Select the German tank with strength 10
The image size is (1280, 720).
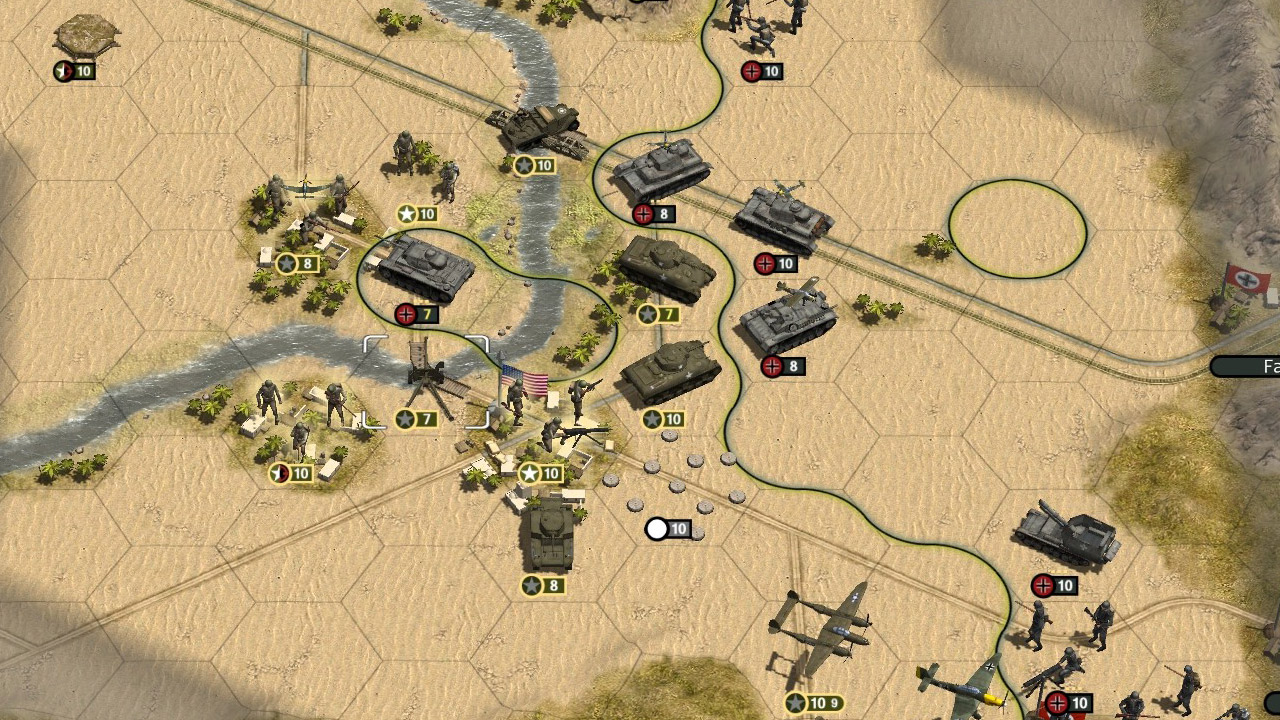784,218
